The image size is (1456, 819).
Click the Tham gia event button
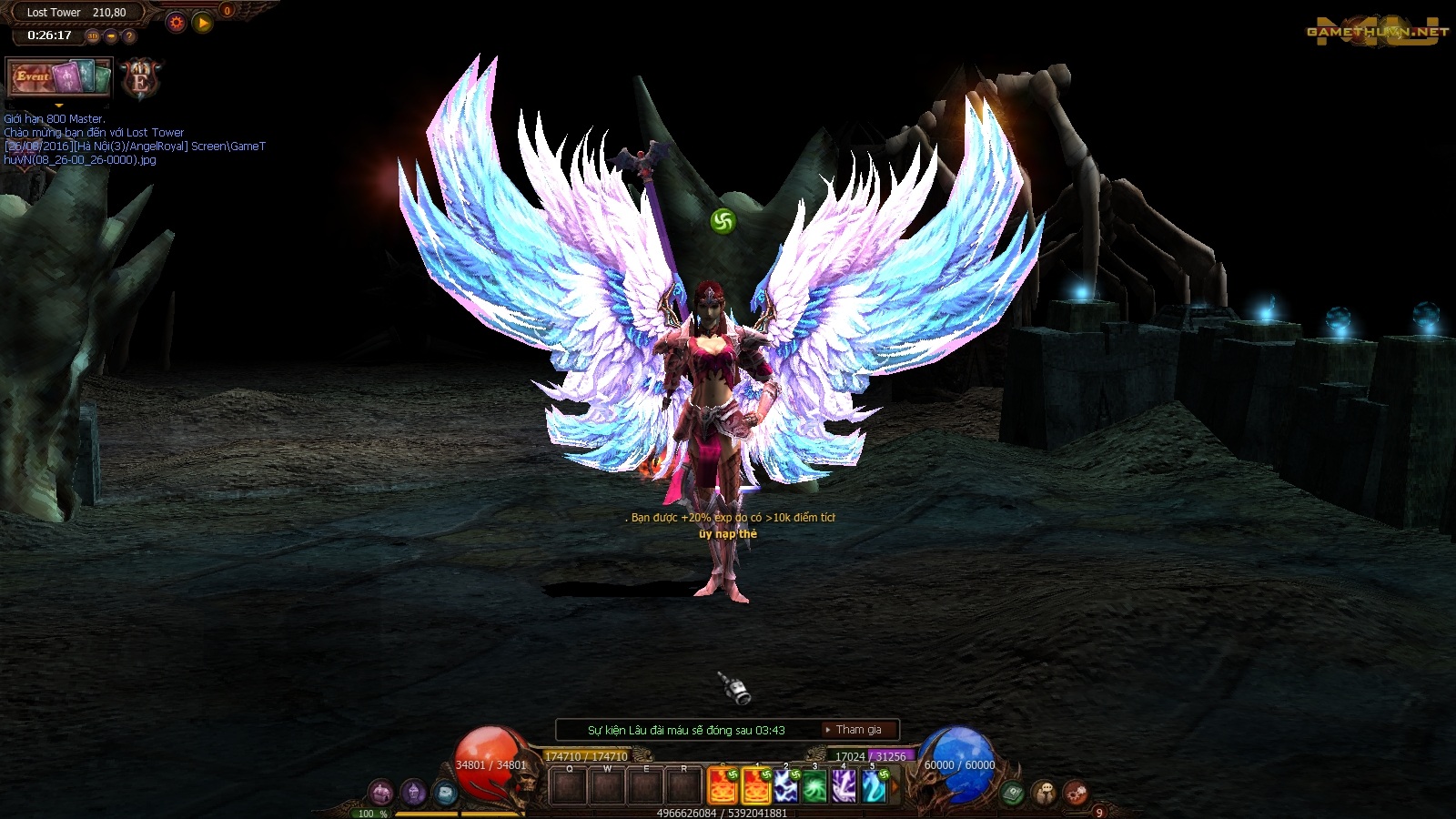pos(857,730)
